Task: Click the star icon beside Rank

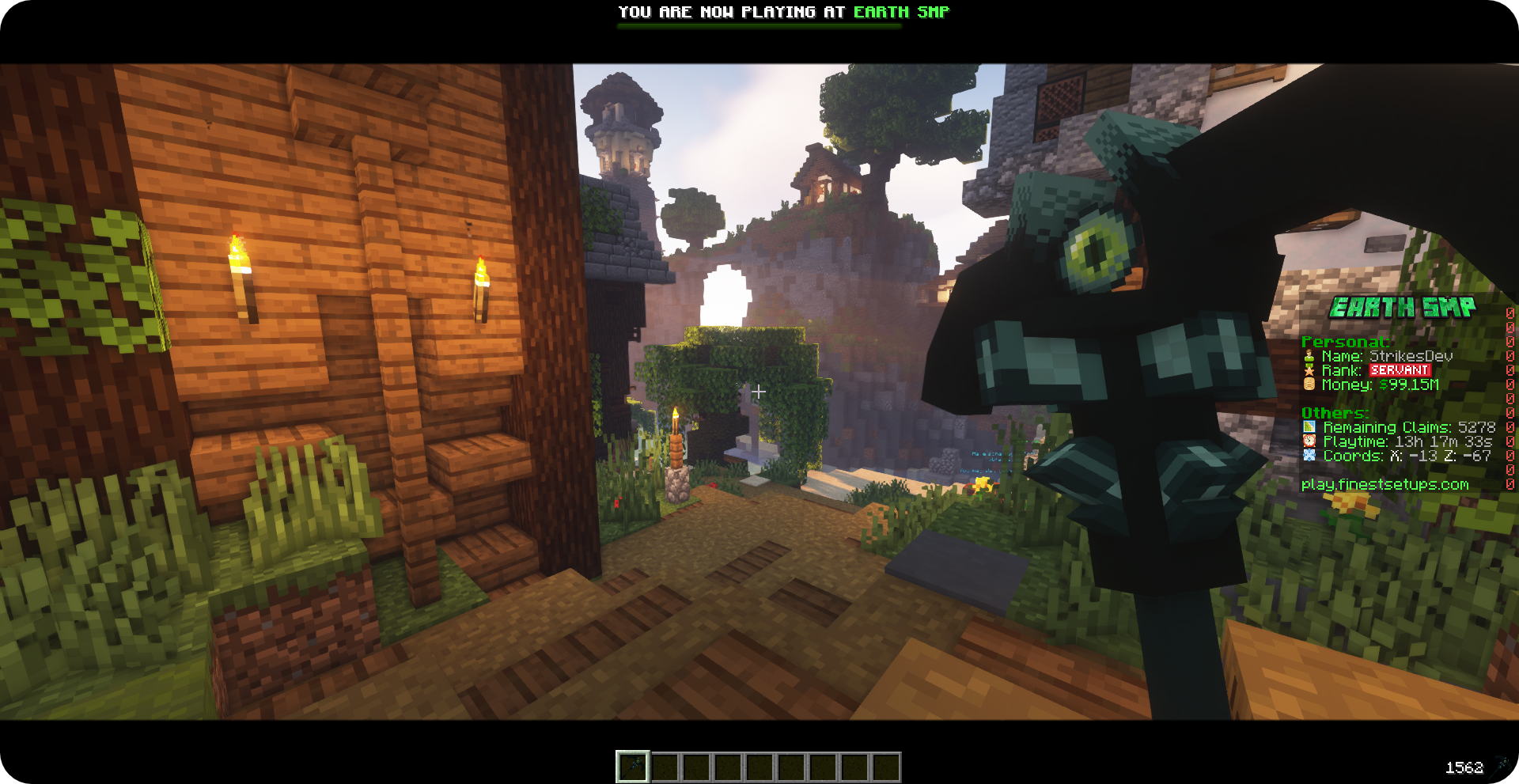Action: point(1310,371)
